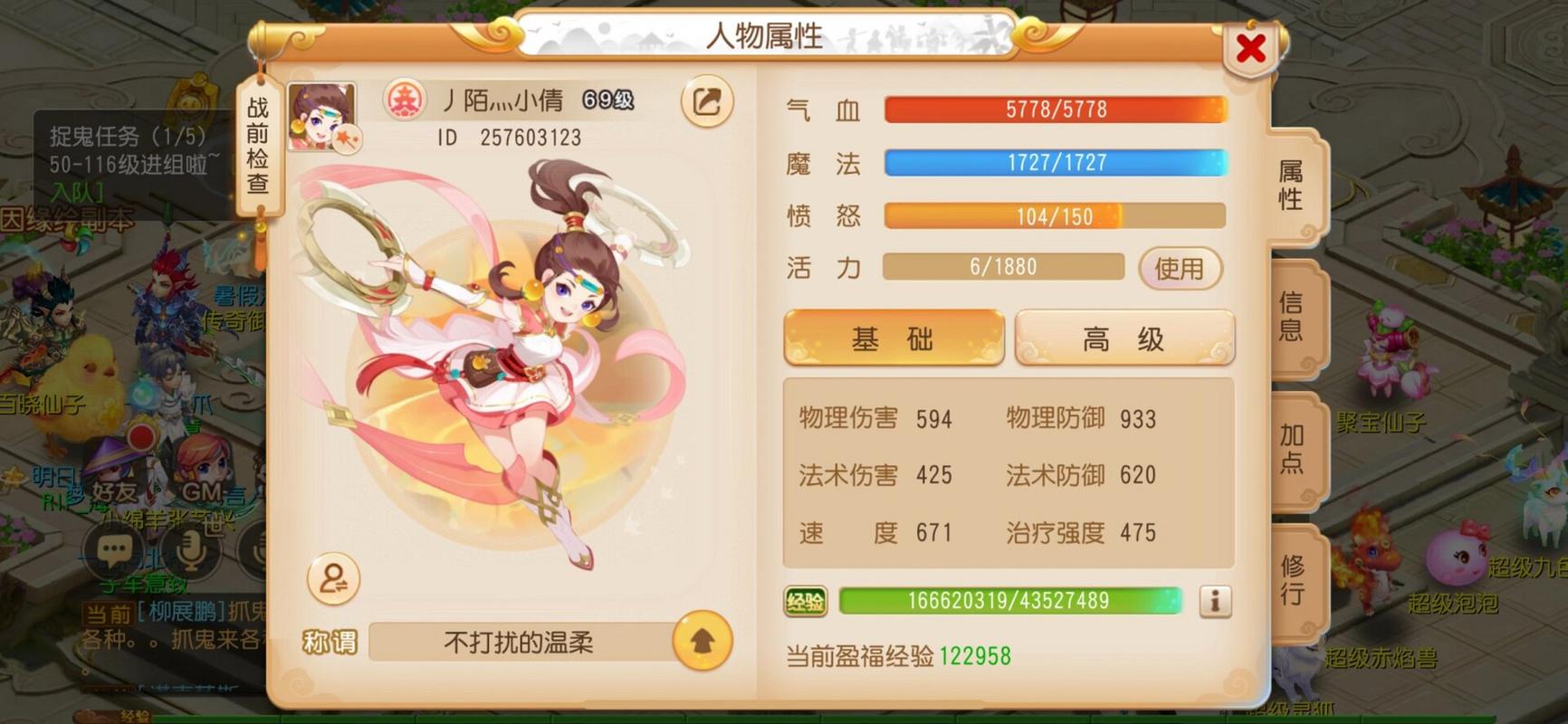1568x724 pixels.
Task: Open the 加点 attribute points panel
Action: [1290, 449]
